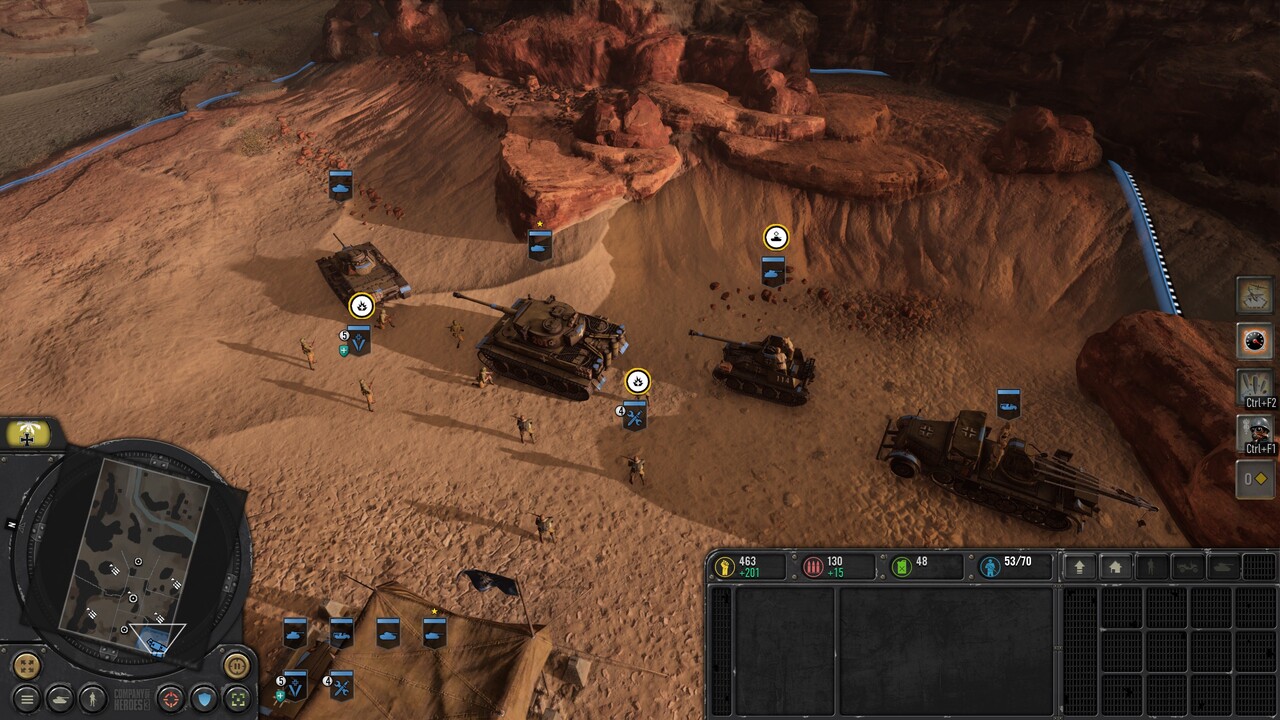Screen dimensions: 1280x720
Task: Select all infantry with the soldier button
Action: point(93,698)
